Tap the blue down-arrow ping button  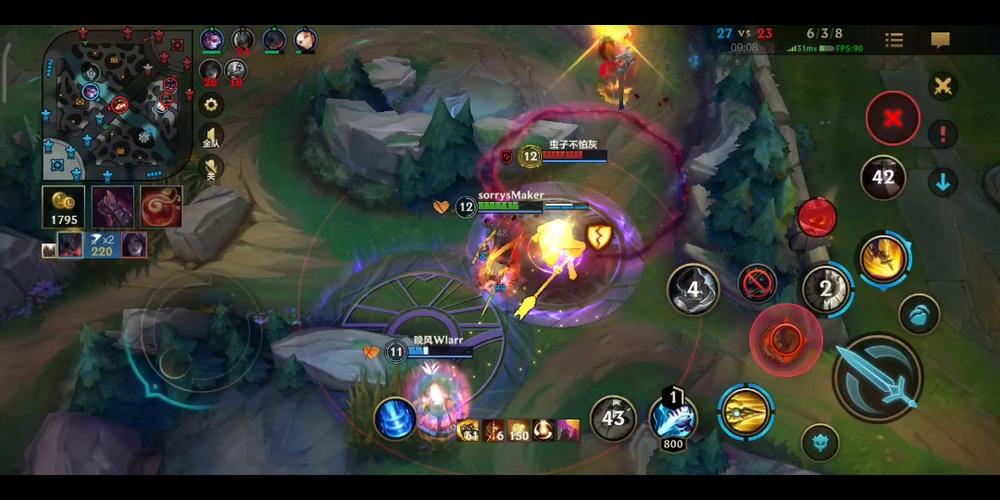click(942, 182)
